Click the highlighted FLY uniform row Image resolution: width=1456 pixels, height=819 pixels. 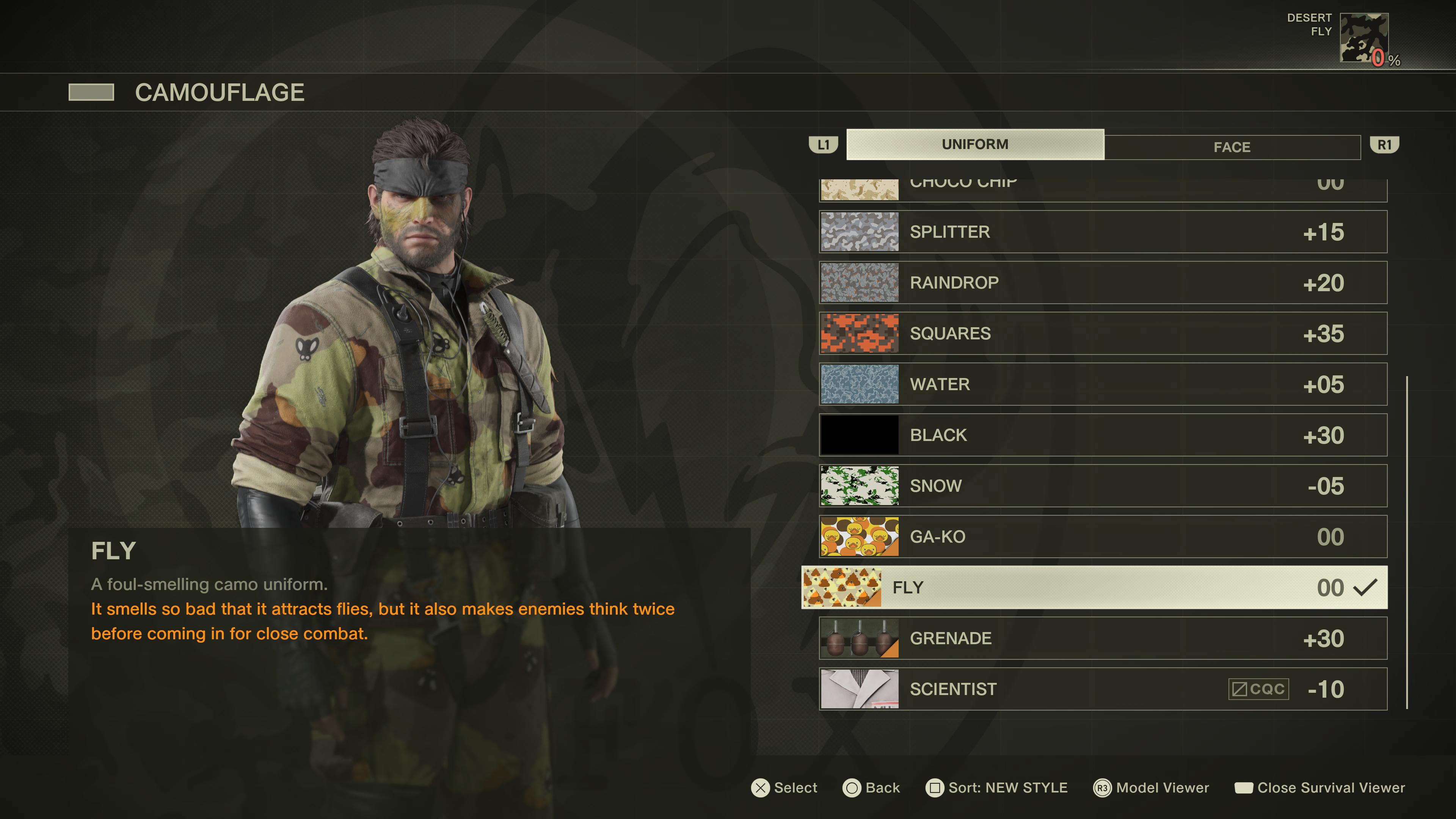coord(1094,588)
